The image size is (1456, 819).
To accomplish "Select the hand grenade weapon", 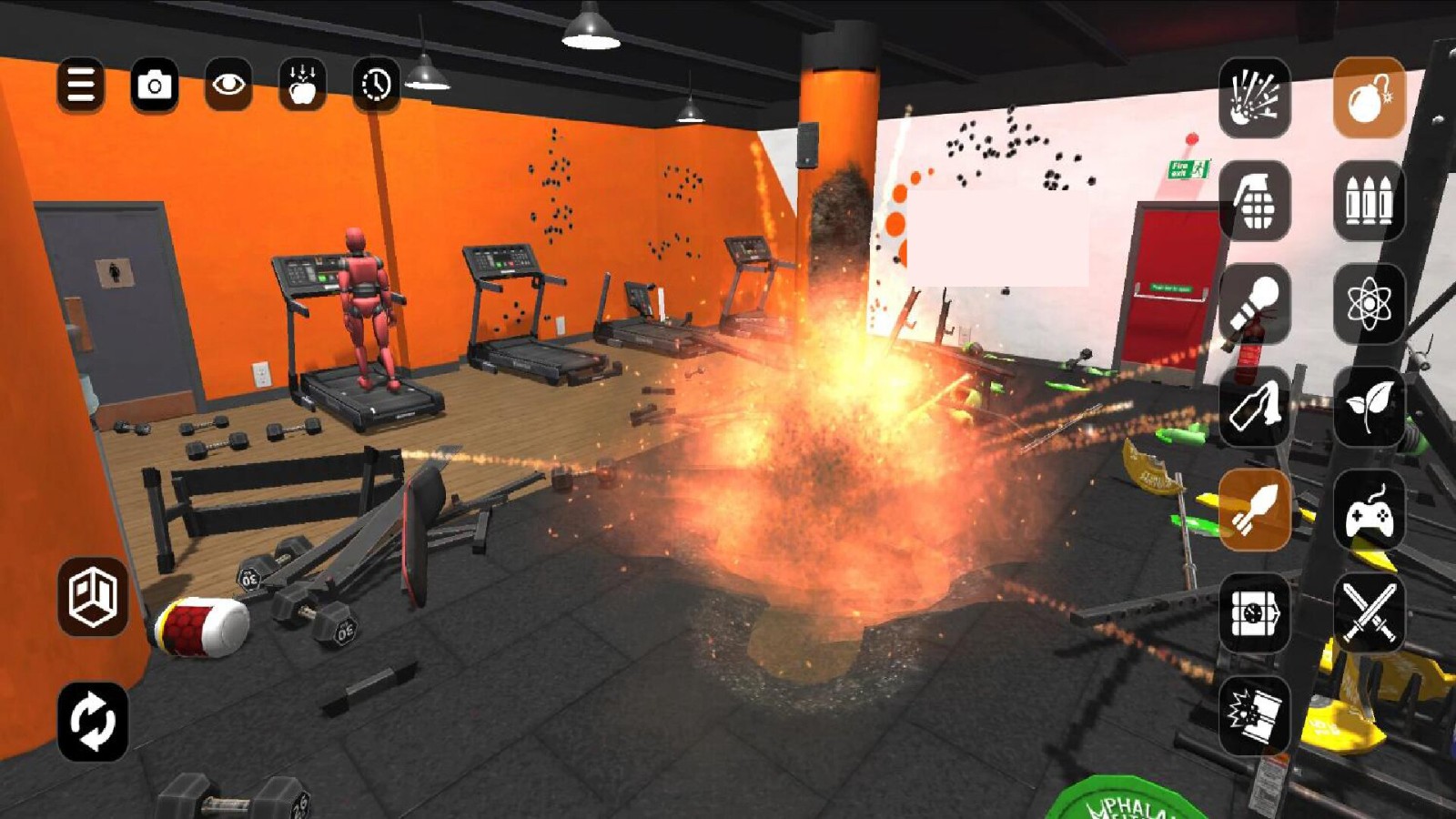I will click(1254, 201).
